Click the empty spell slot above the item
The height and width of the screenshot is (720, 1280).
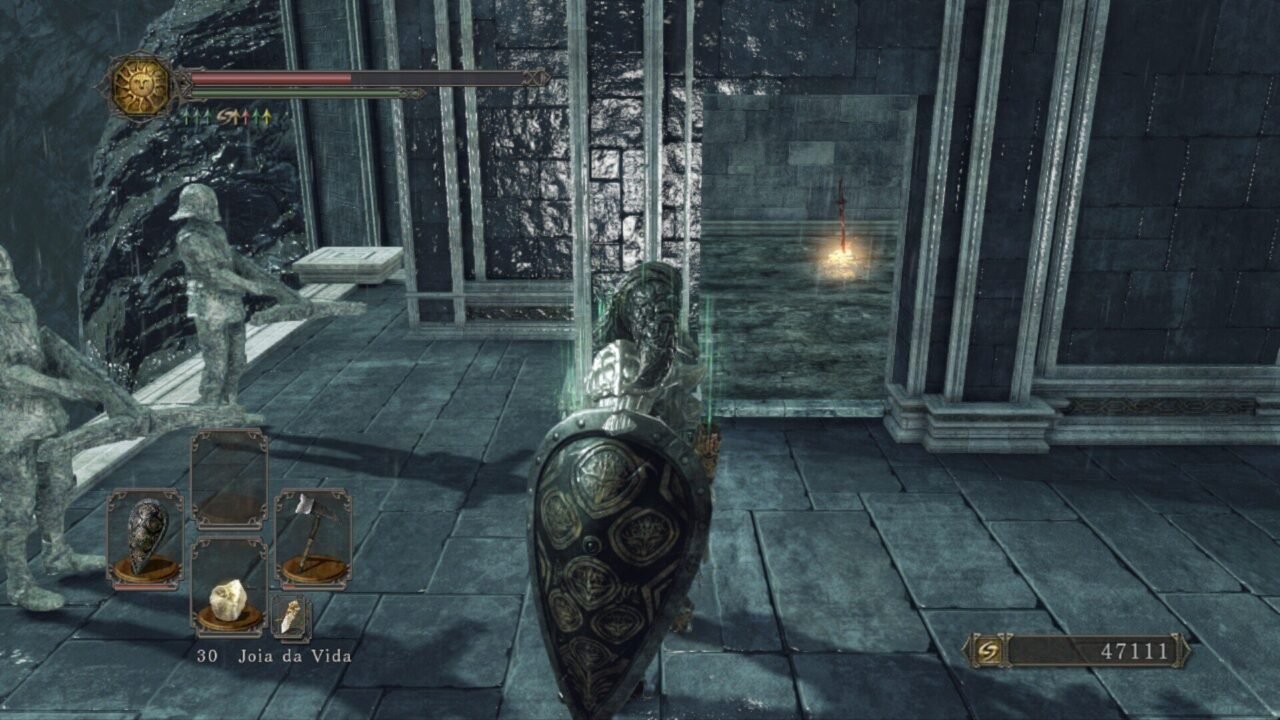click(x=229, y=478)
